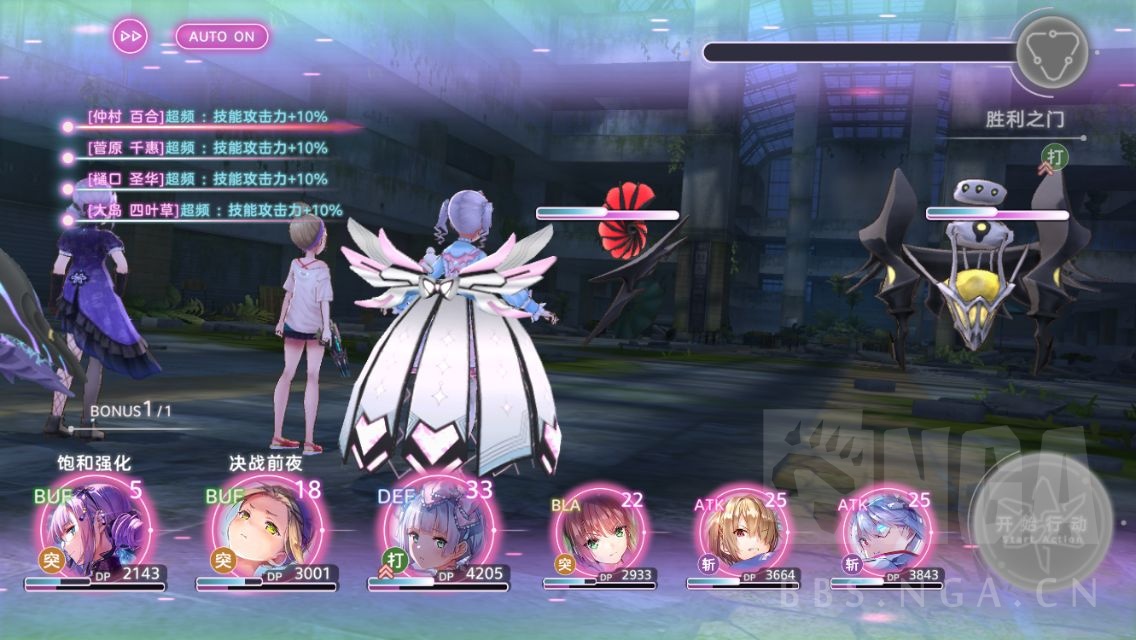
Task: Toggle the fast-forward speed button
Action: click(130, 36)
